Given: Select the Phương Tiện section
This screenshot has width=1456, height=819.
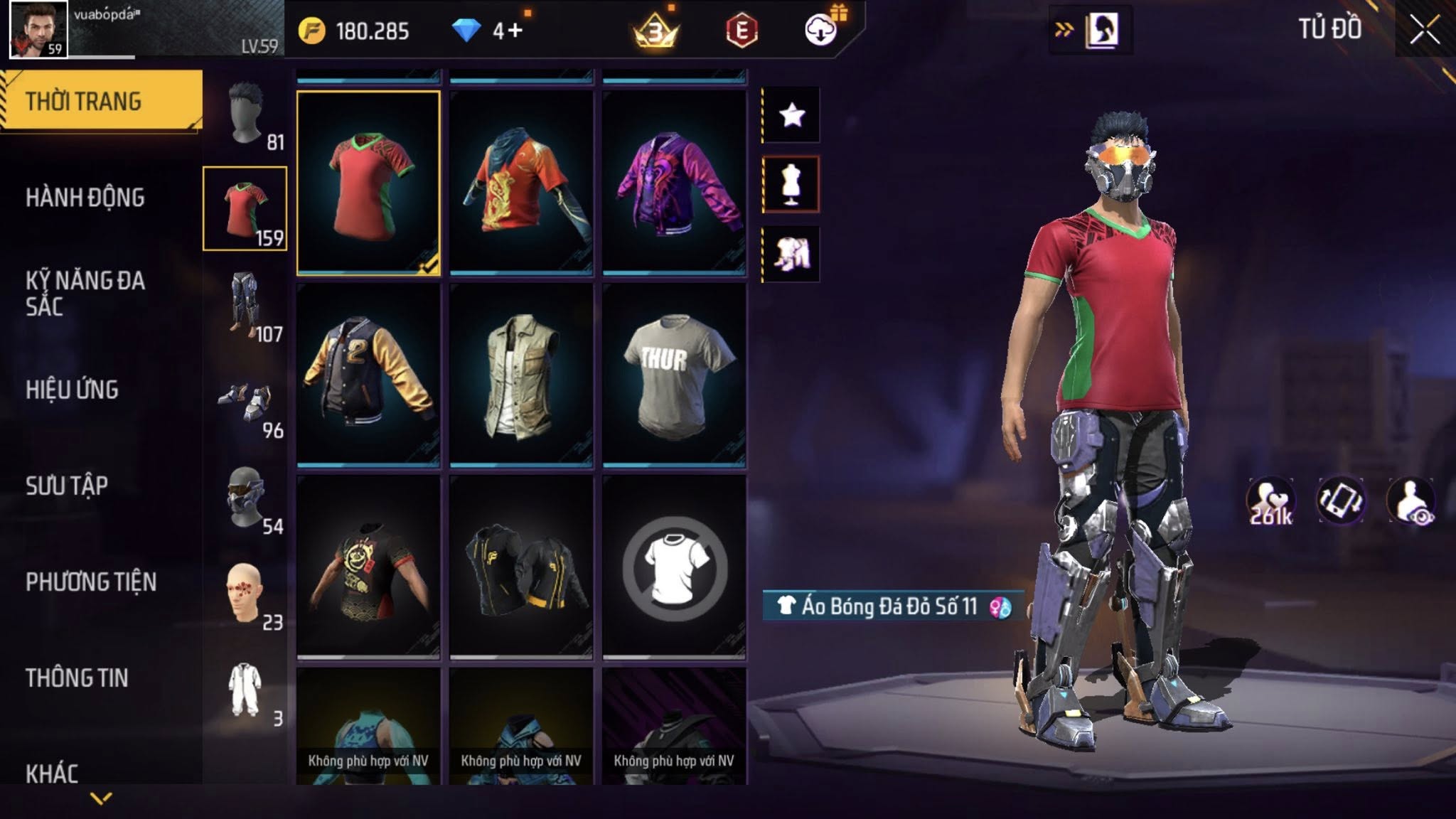Looking at the screenshot, I should [x=91, y=582].
